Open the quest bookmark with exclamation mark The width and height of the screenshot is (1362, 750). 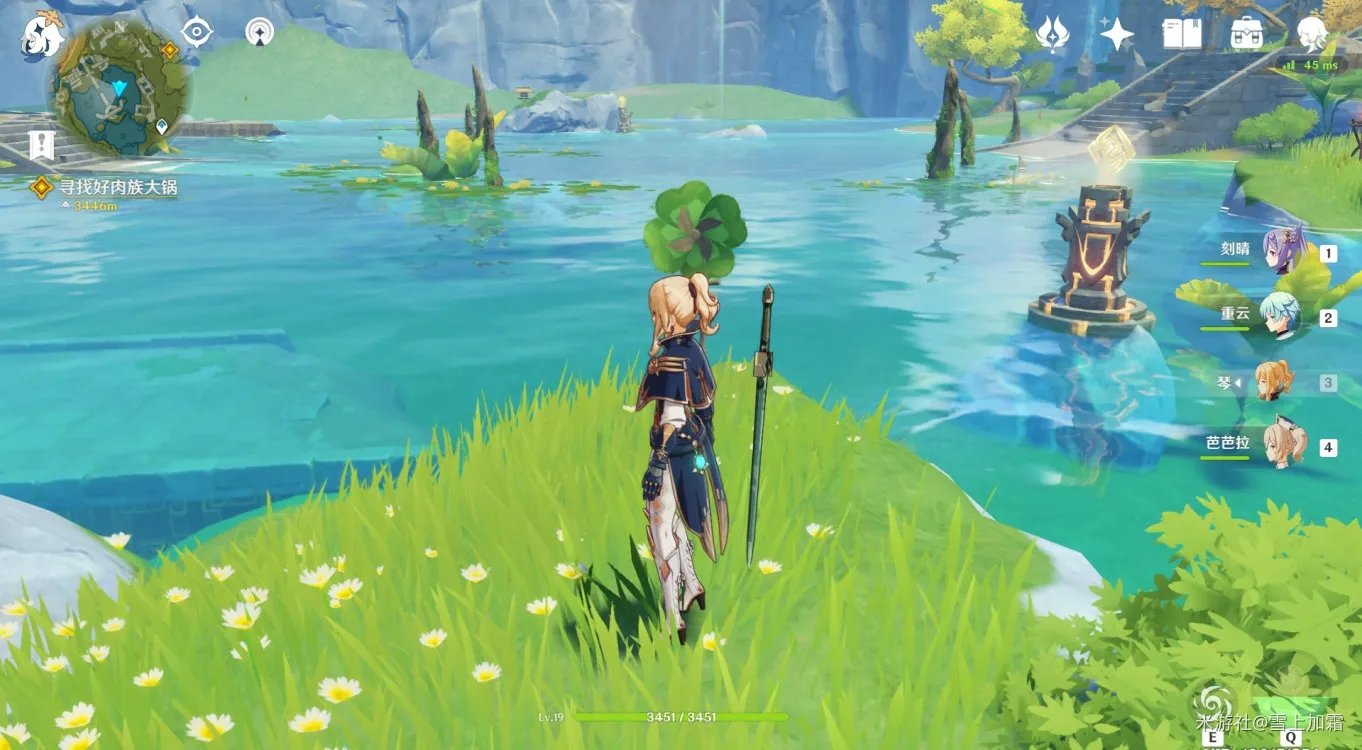41,146
